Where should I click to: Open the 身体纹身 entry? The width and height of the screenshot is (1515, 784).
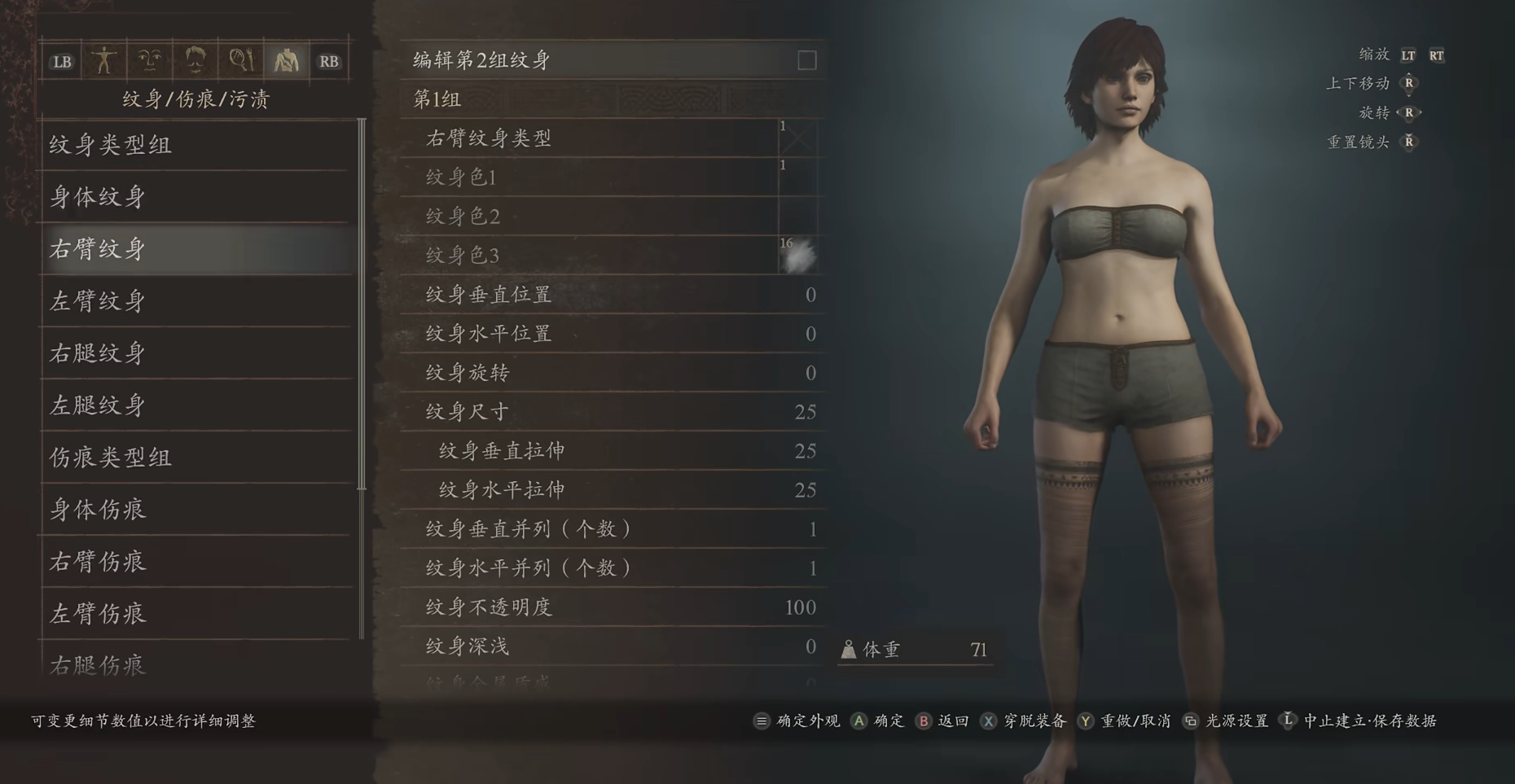point(195,197)
